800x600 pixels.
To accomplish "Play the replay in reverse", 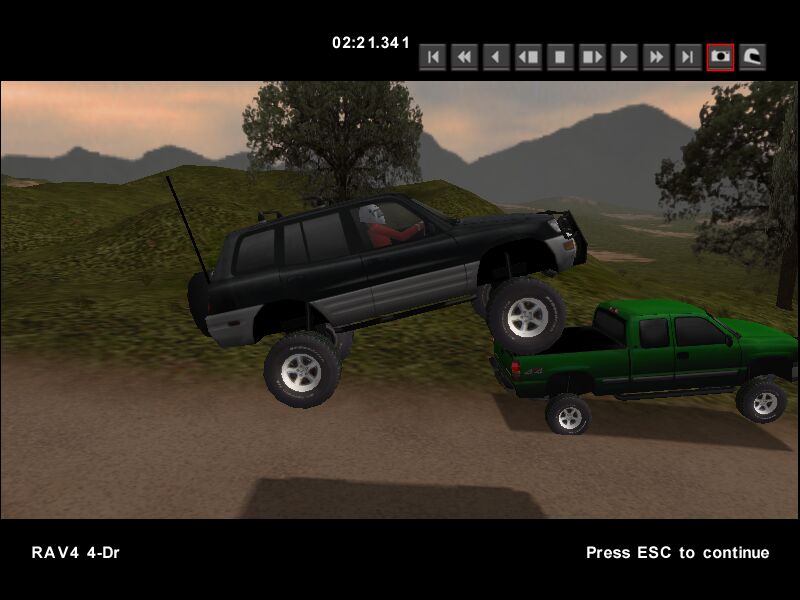I will (496, 57).
